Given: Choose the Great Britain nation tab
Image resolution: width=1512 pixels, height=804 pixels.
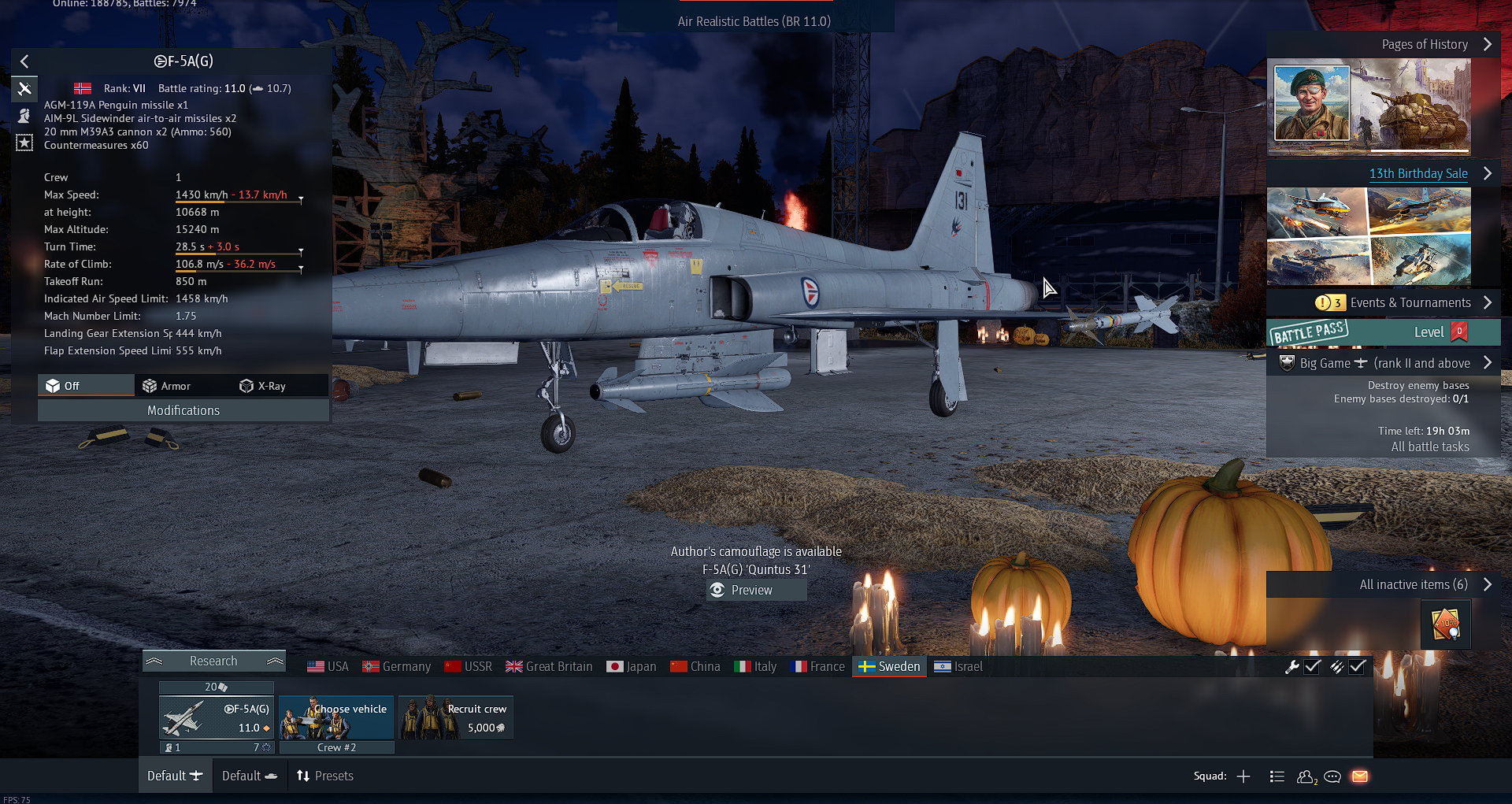Looking at the screenshot, I should pos(549,666).
